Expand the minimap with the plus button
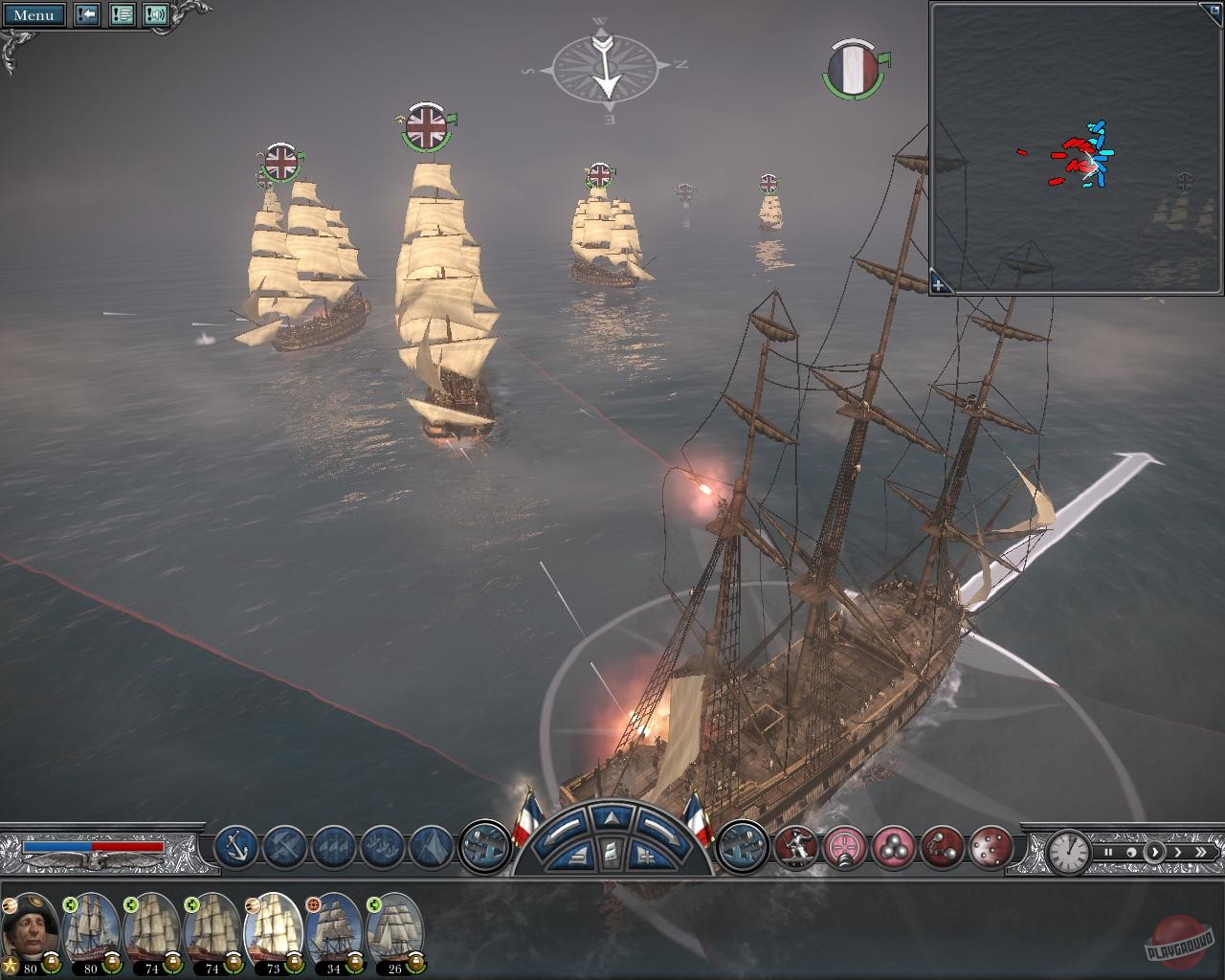Image resolution: width=1225 pixels, height=980 pixels. 939,283
